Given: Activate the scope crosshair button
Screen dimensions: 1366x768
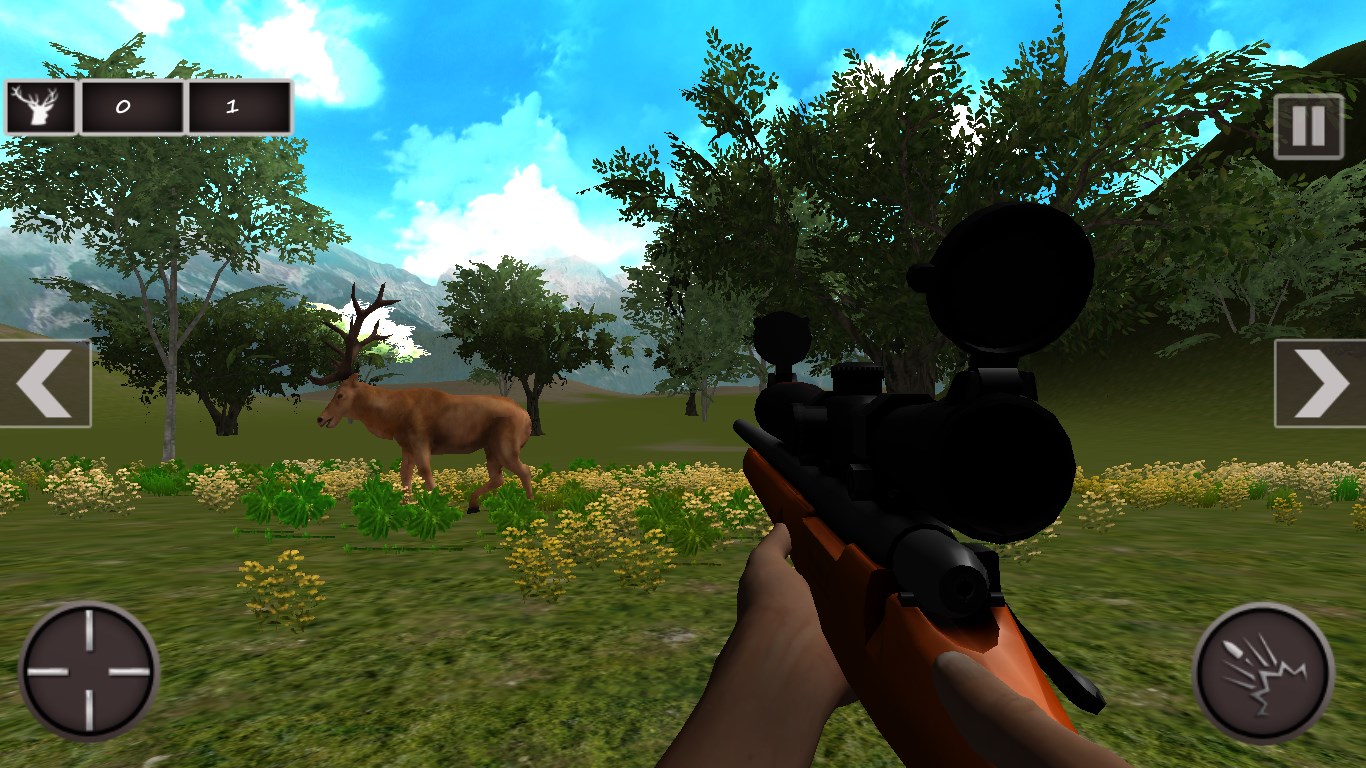Looking at the screenshot, I should [x=89, y=671].
